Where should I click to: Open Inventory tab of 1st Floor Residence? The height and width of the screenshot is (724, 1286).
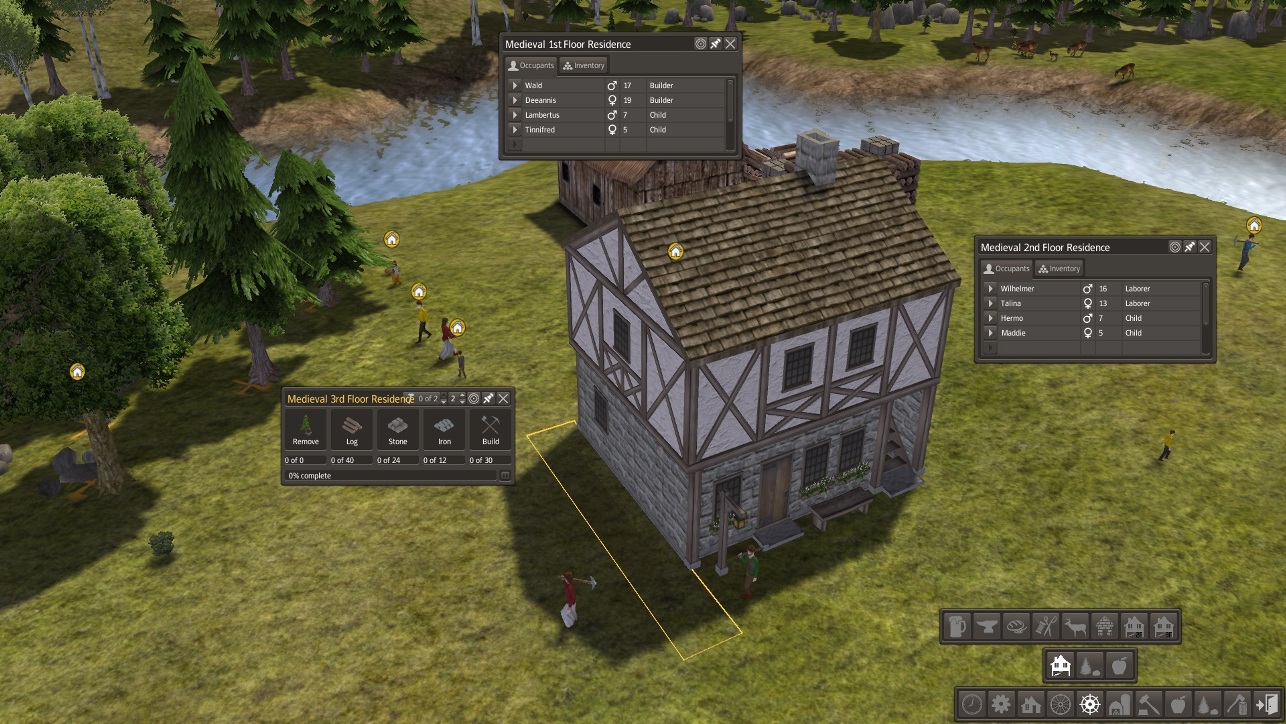585,65
